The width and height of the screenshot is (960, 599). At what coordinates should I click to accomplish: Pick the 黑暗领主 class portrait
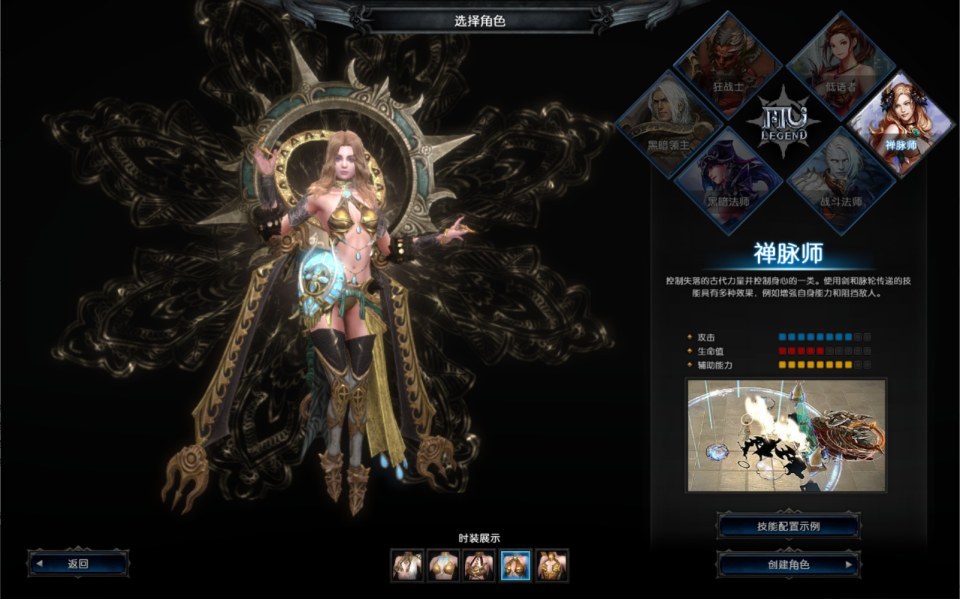669,118
